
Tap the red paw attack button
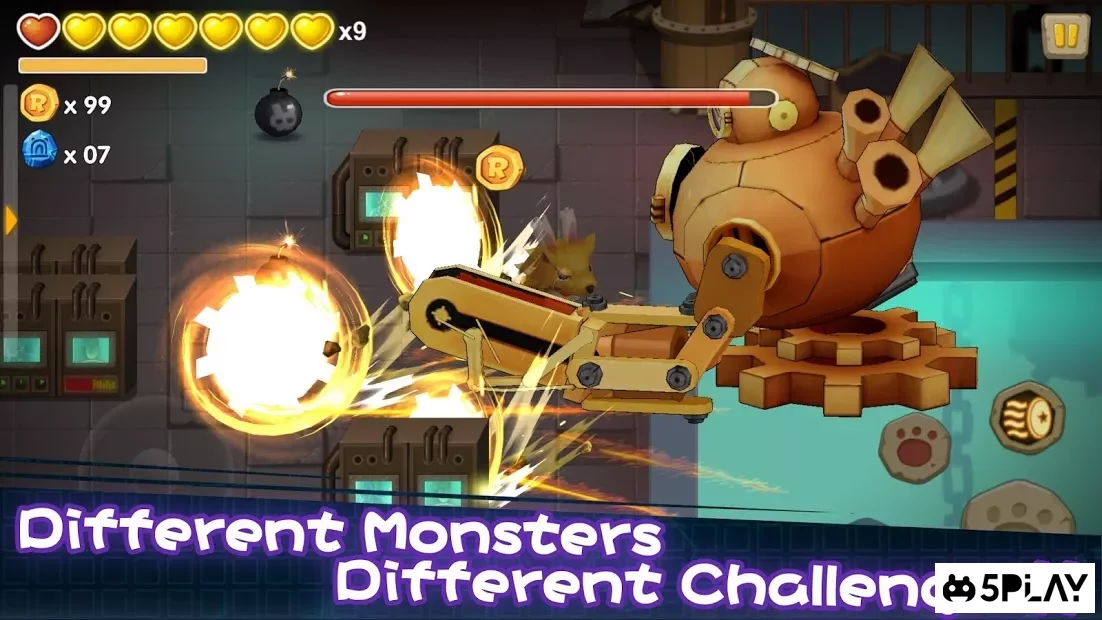click(912, 447)
